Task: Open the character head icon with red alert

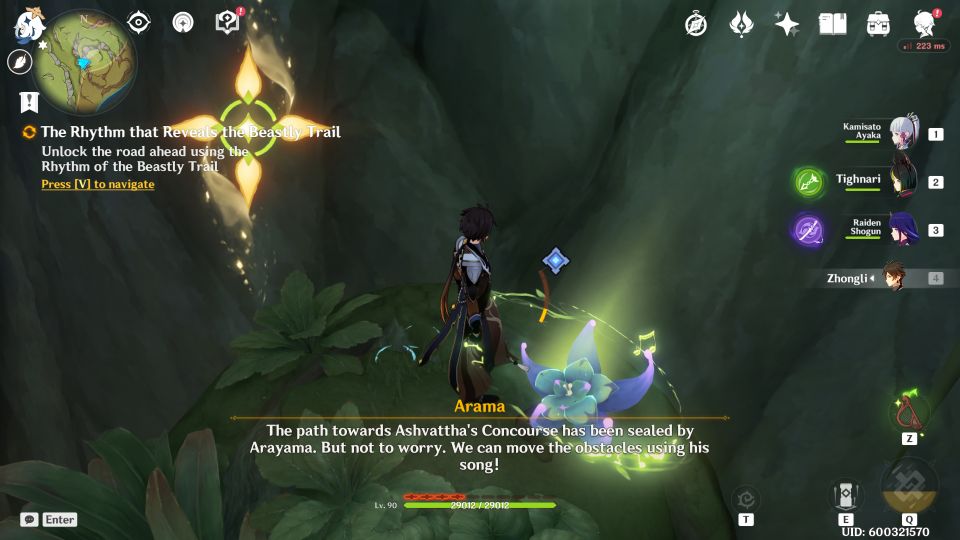Action: coord(925,24)
